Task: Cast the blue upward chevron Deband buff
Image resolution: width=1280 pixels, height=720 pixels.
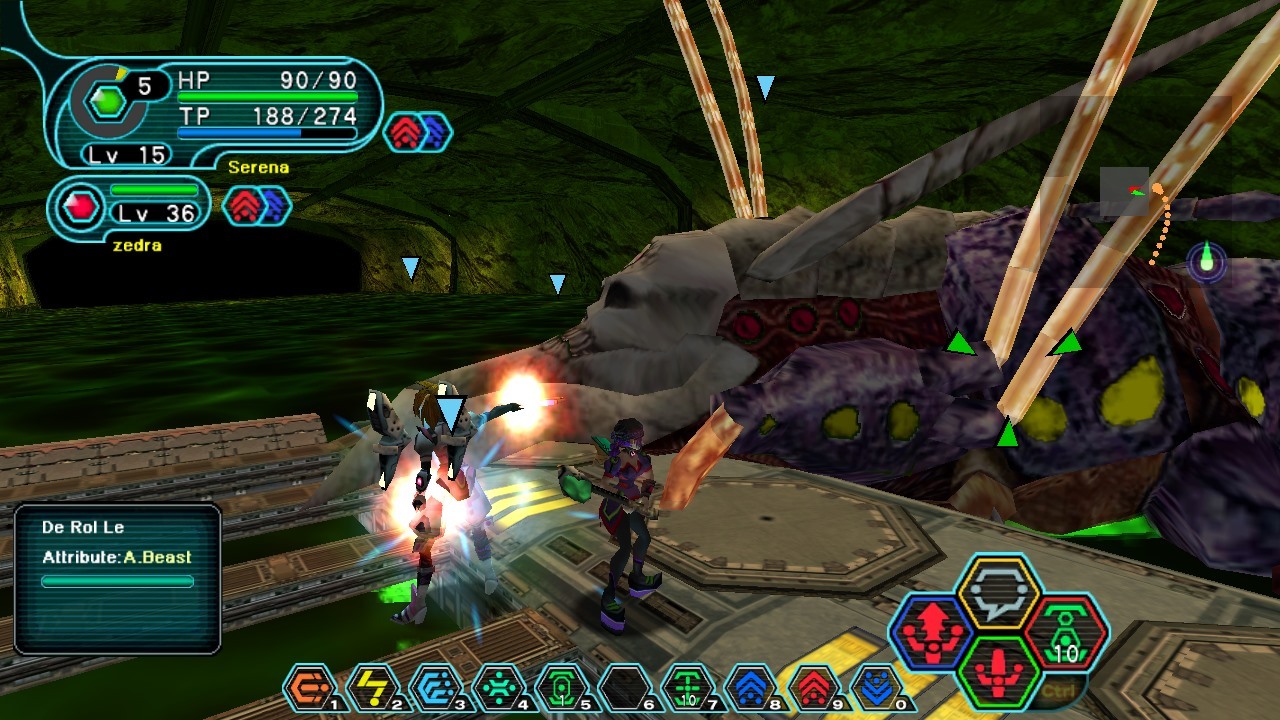Action: click(x=751, y=686)
